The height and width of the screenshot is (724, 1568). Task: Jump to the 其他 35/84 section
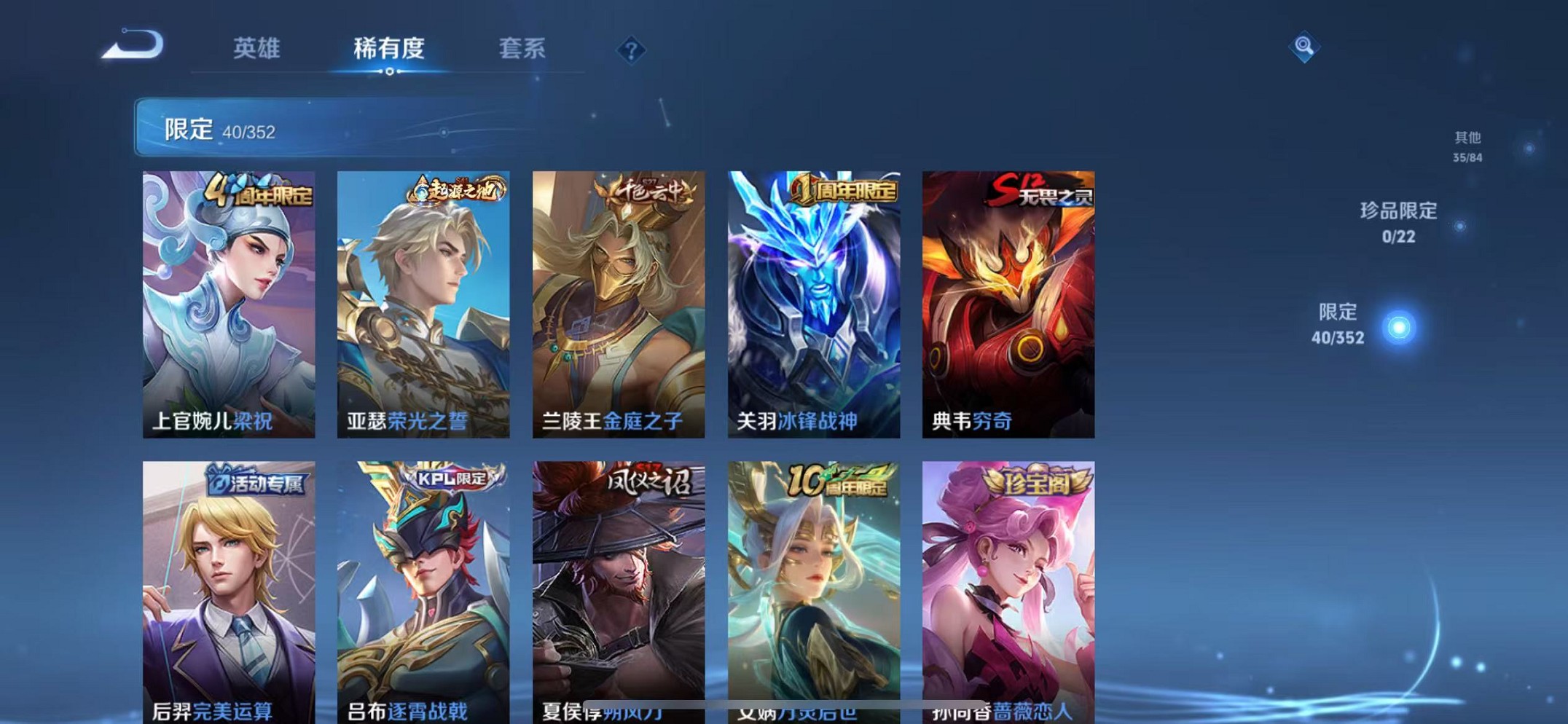click(x=1466, y=143)
